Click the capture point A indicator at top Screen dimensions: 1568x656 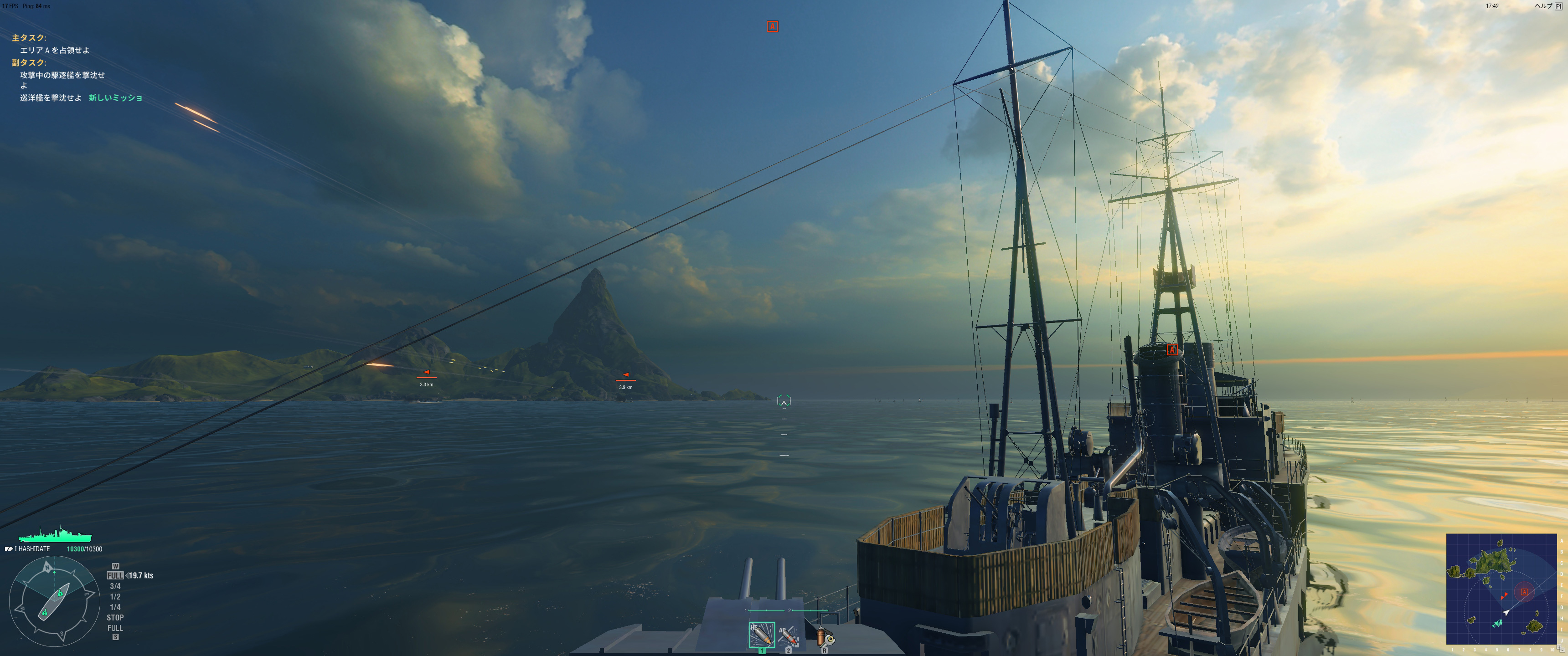(772, 26)
